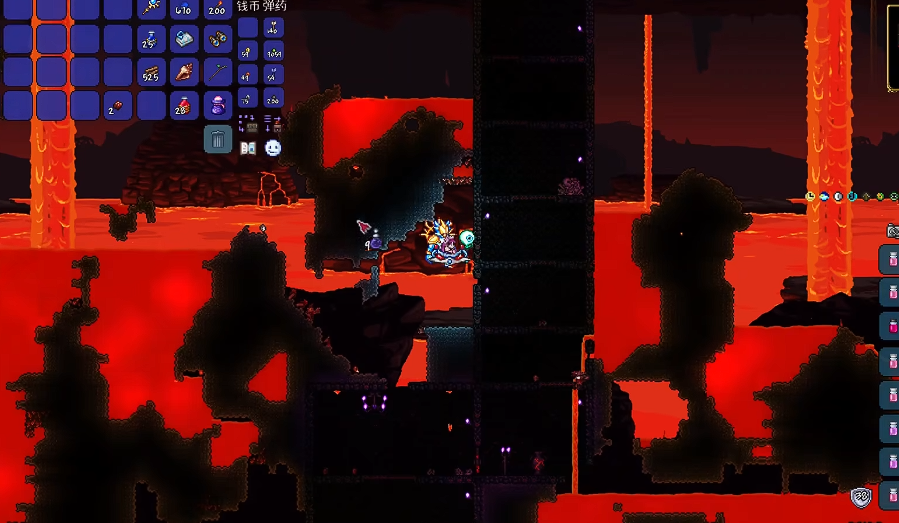The height and width of the screenshot is (523, 899).
Task: Choose the red healing potion stack
Action: pyautogui.click(x=185, y=105)
